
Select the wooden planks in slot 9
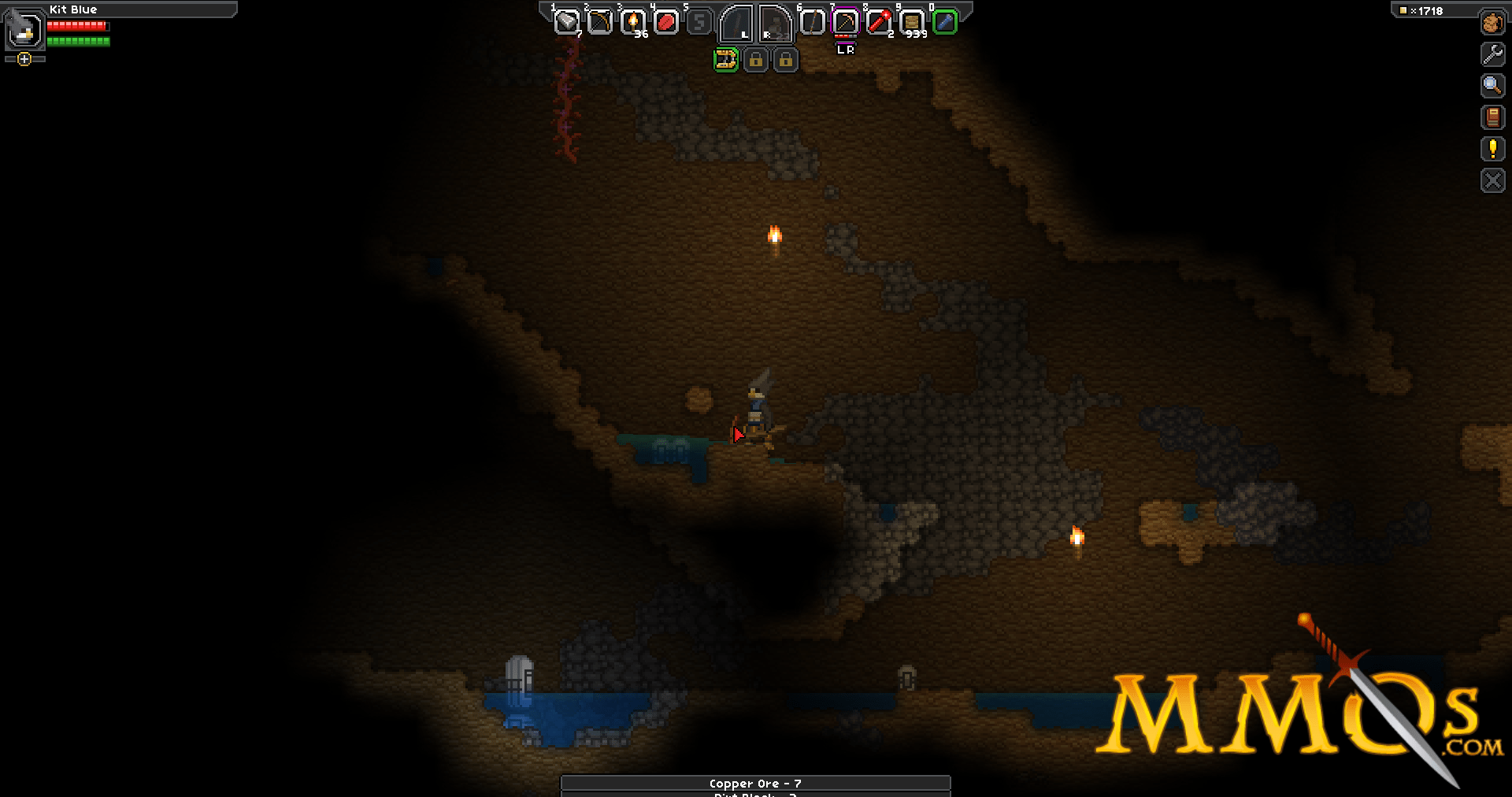point(912,21)
